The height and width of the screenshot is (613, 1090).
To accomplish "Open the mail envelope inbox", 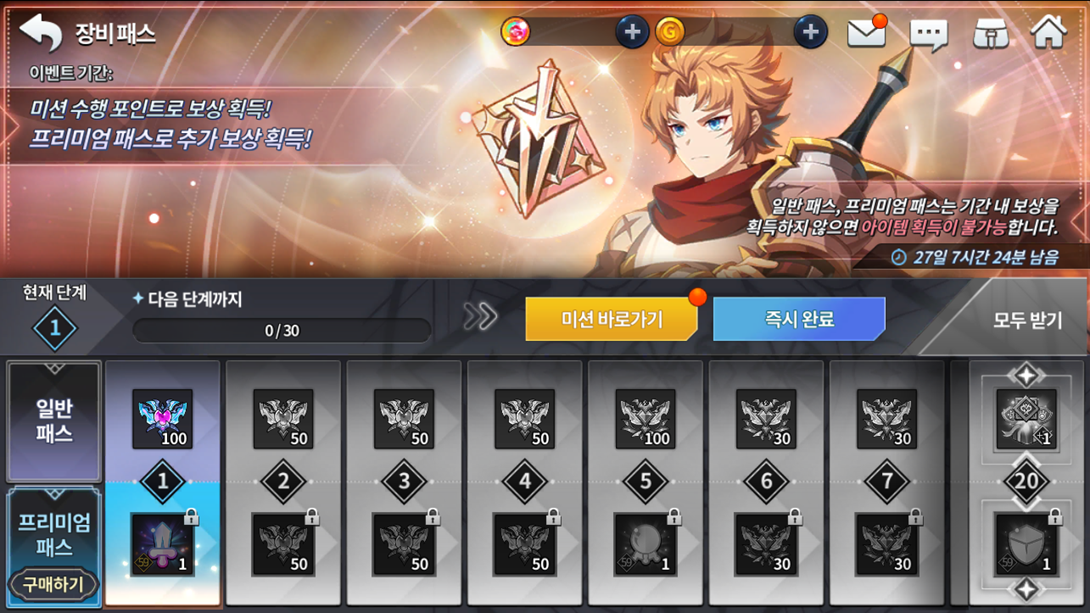I will pyautogui.click(x=866, y=33).
